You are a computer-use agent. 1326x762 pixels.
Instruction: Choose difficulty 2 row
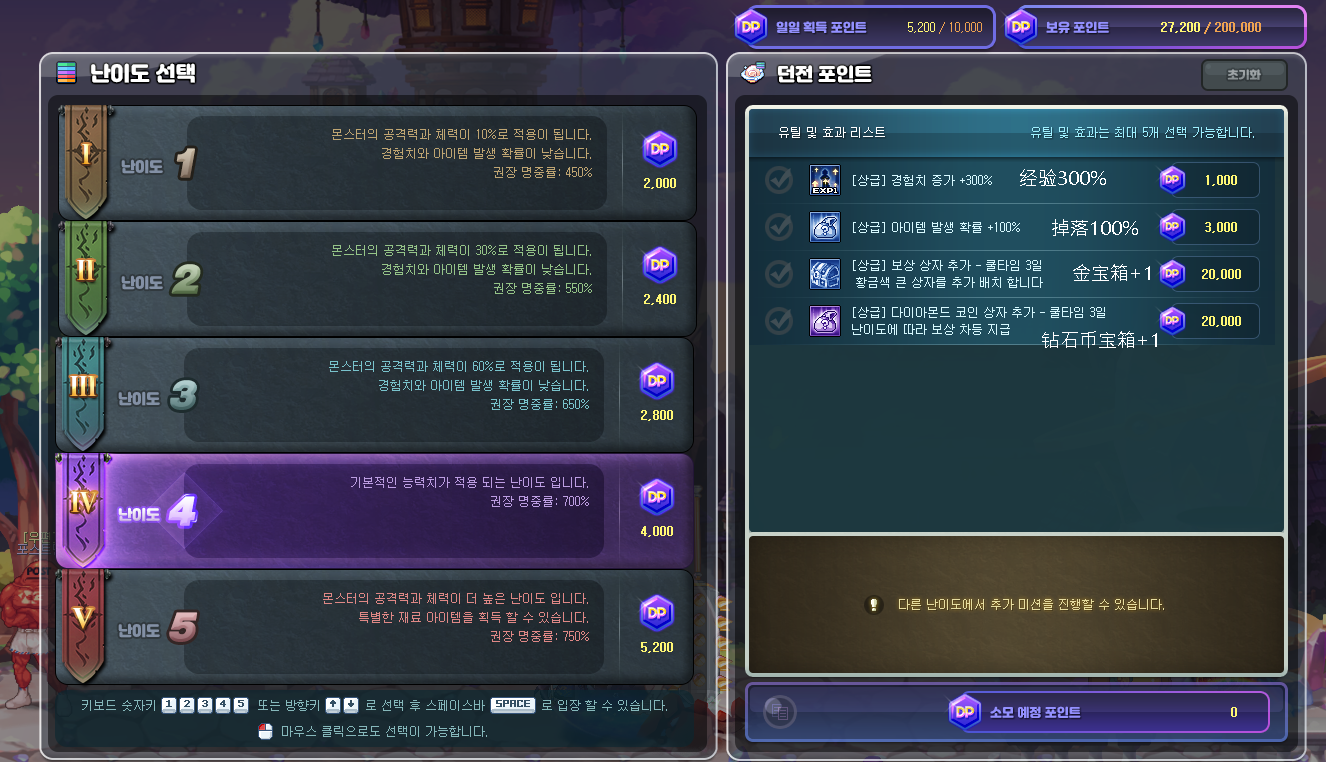[x=375, y=279]
